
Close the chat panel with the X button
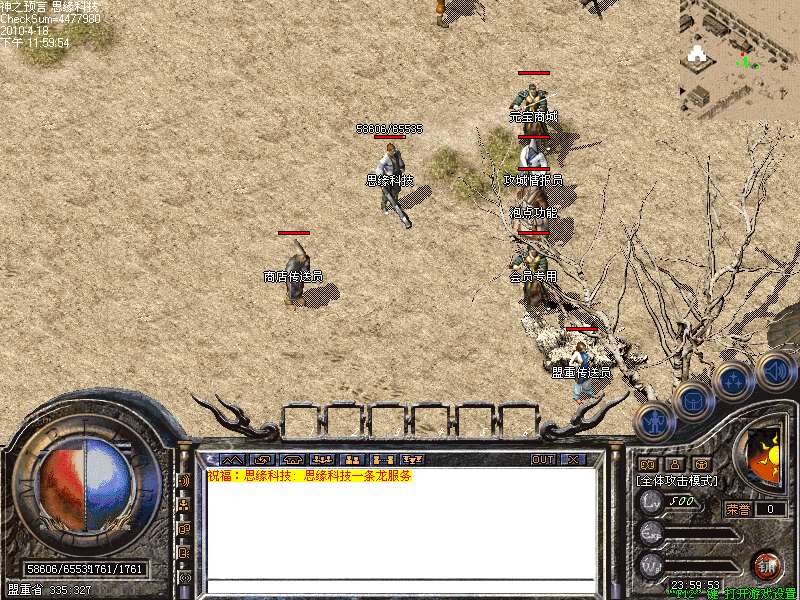coord(573,460)
